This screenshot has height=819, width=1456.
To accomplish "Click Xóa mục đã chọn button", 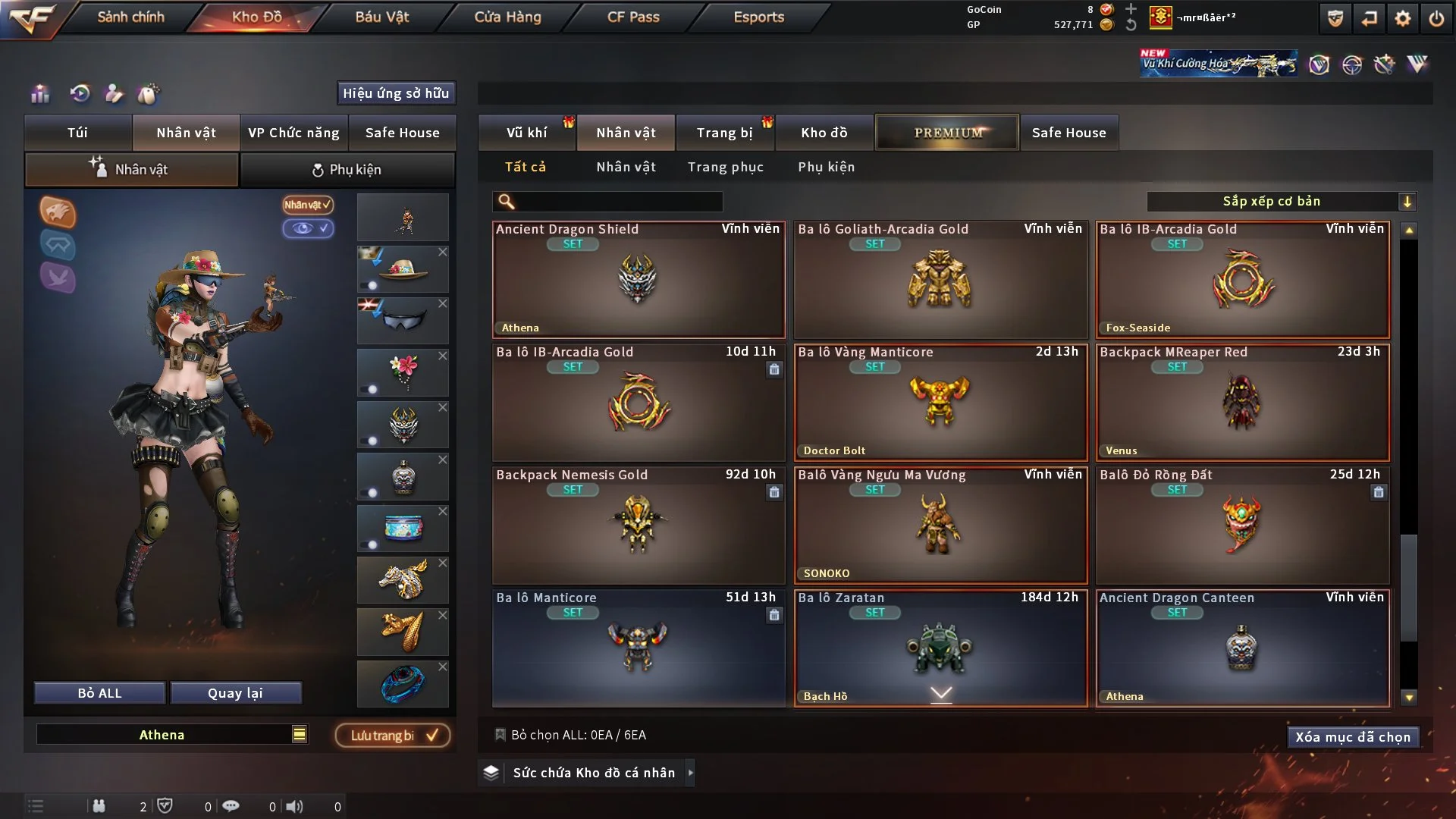I will (x=1352, y=737).
